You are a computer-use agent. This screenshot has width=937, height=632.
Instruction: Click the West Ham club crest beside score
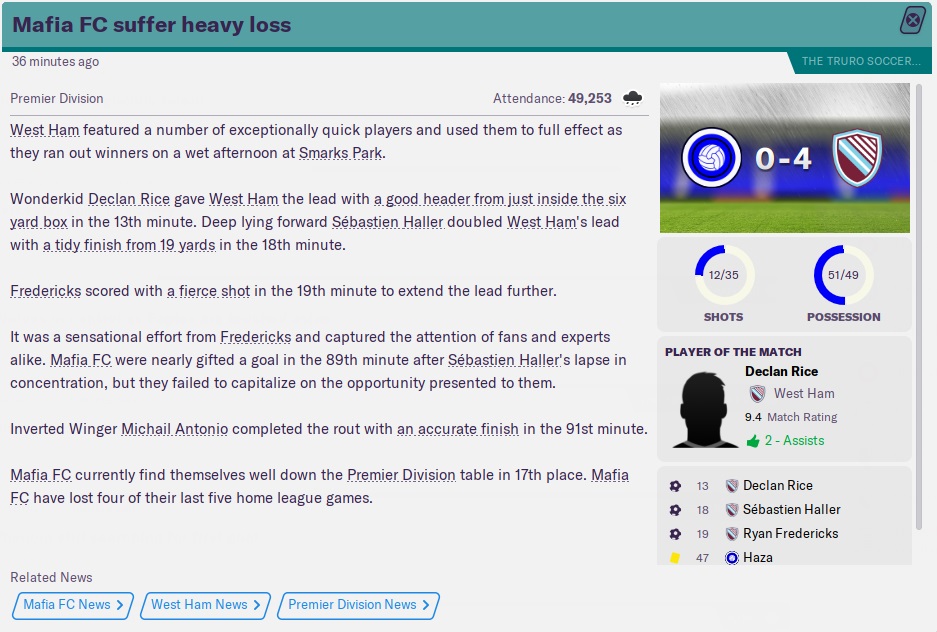[858, 158]
